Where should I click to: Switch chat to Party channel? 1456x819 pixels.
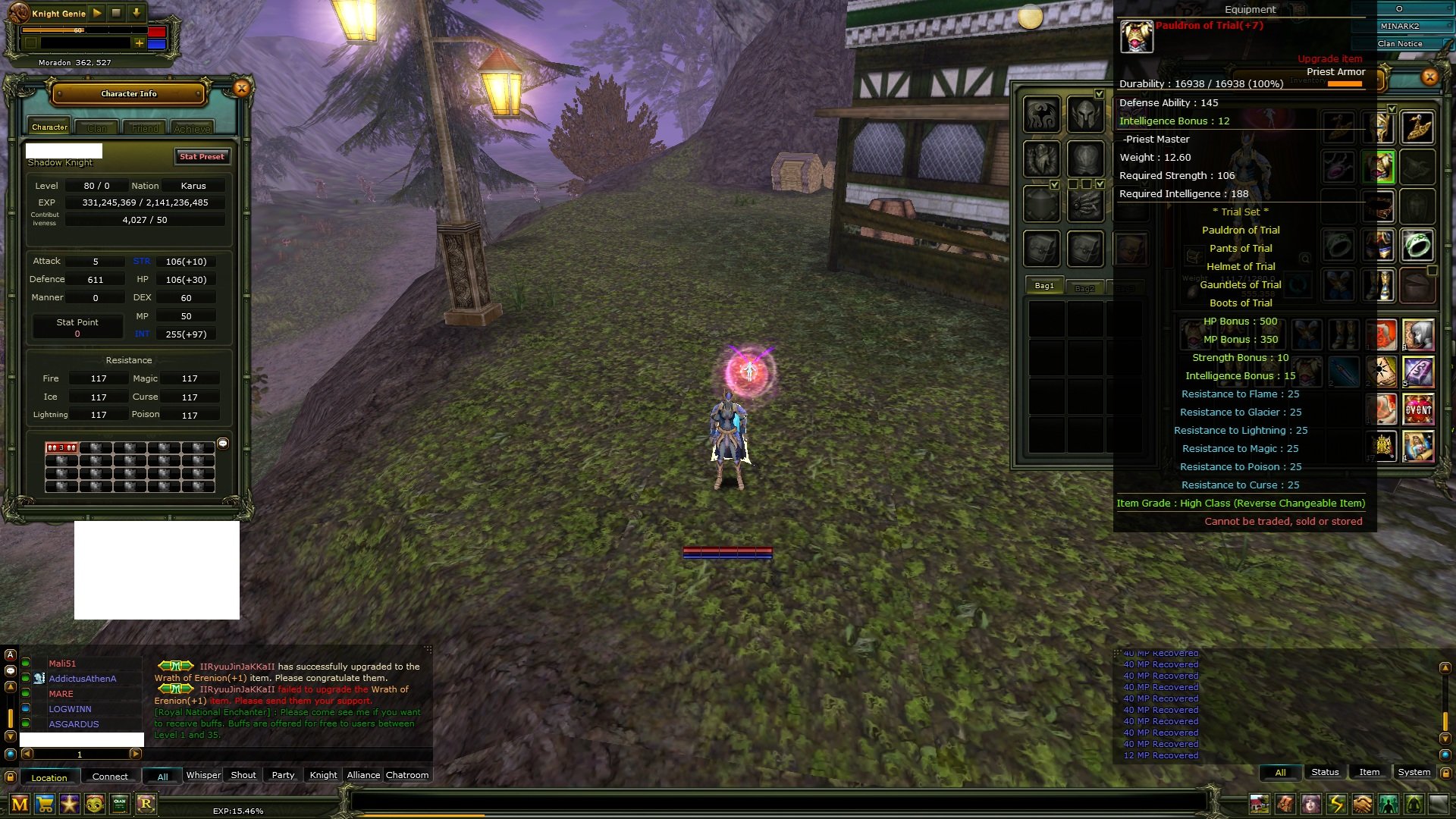283,775
